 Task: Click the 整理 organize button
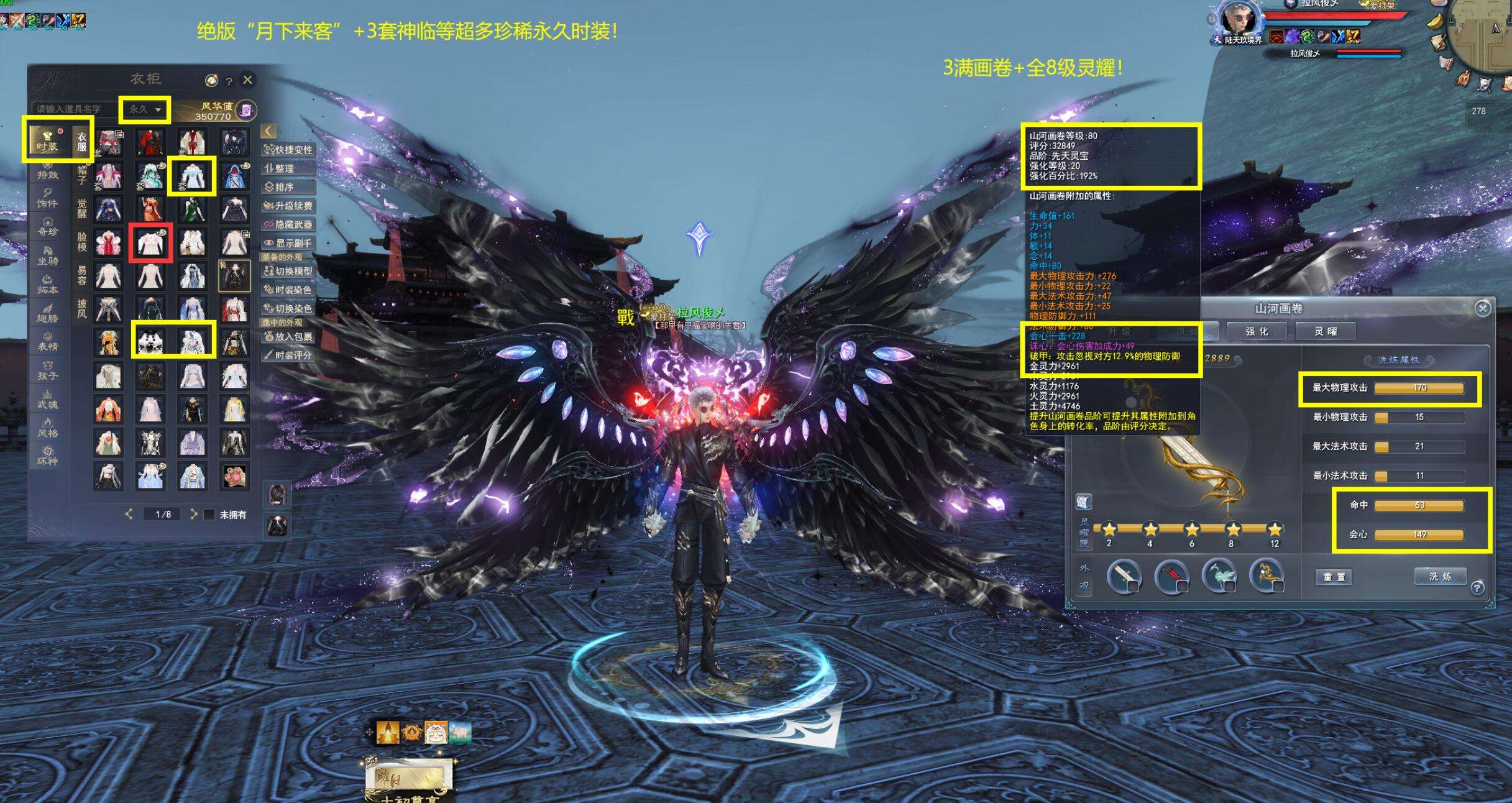pos(288,168)
